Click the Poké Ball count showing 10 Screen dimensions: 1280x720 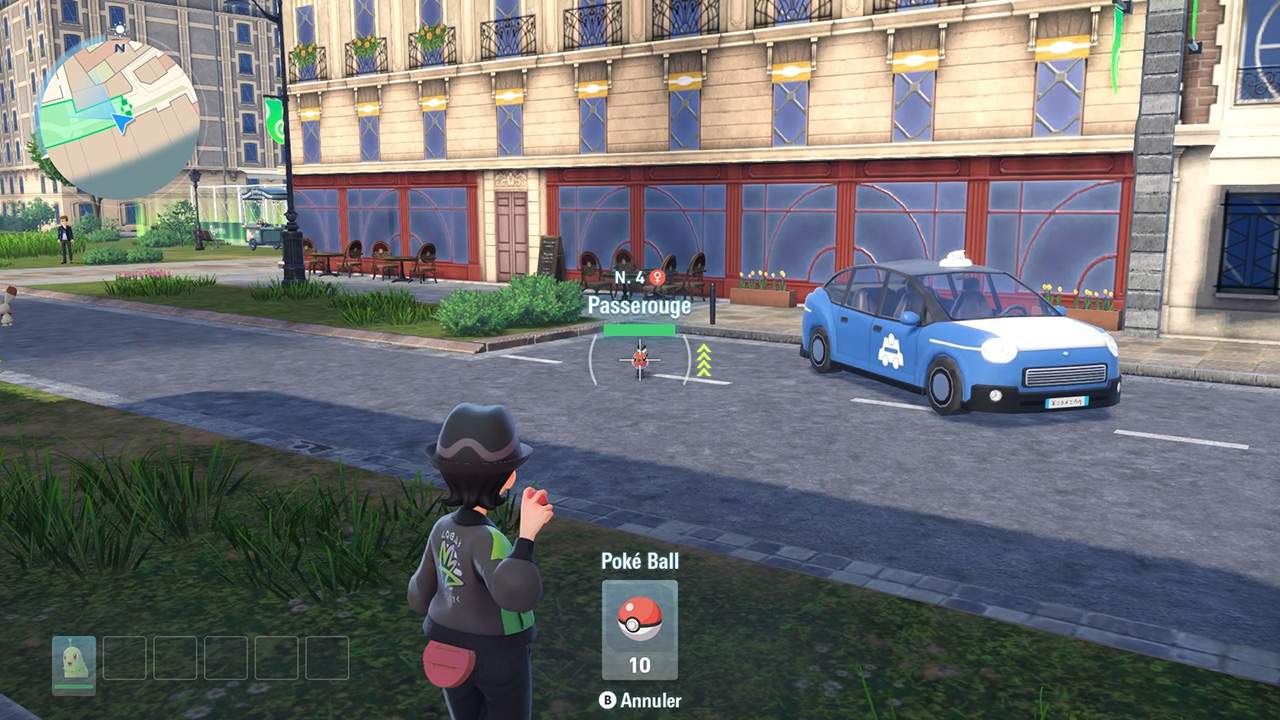639,663
